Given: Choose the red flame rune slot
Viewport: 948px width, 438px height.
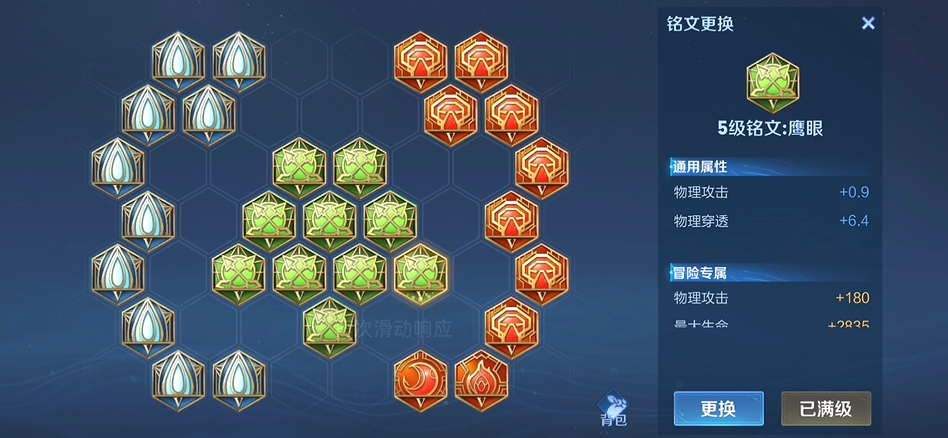Looking at the screenshot, I should click(481, 380).
